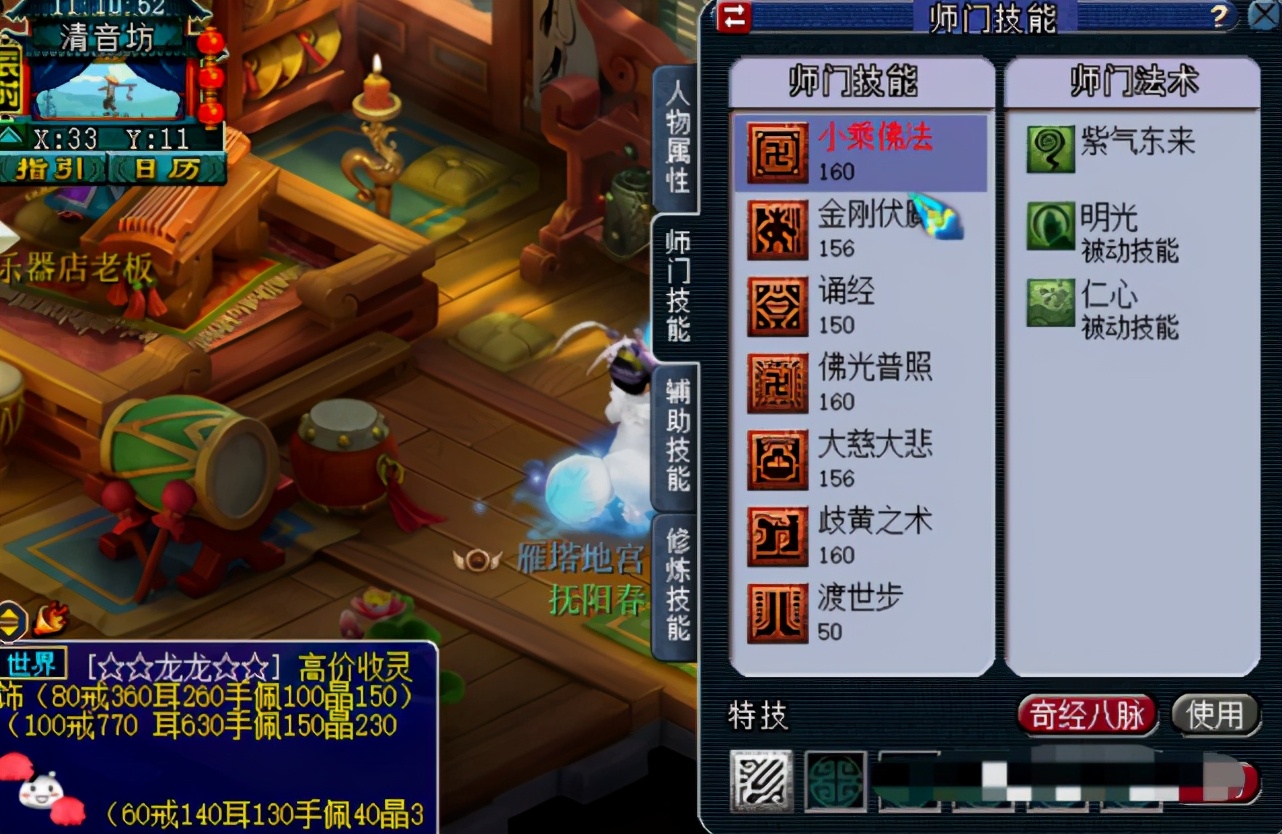Screen dimensions: 1282x834
Task: Click the panel switch arrows icon
Action: click(734, 16)
